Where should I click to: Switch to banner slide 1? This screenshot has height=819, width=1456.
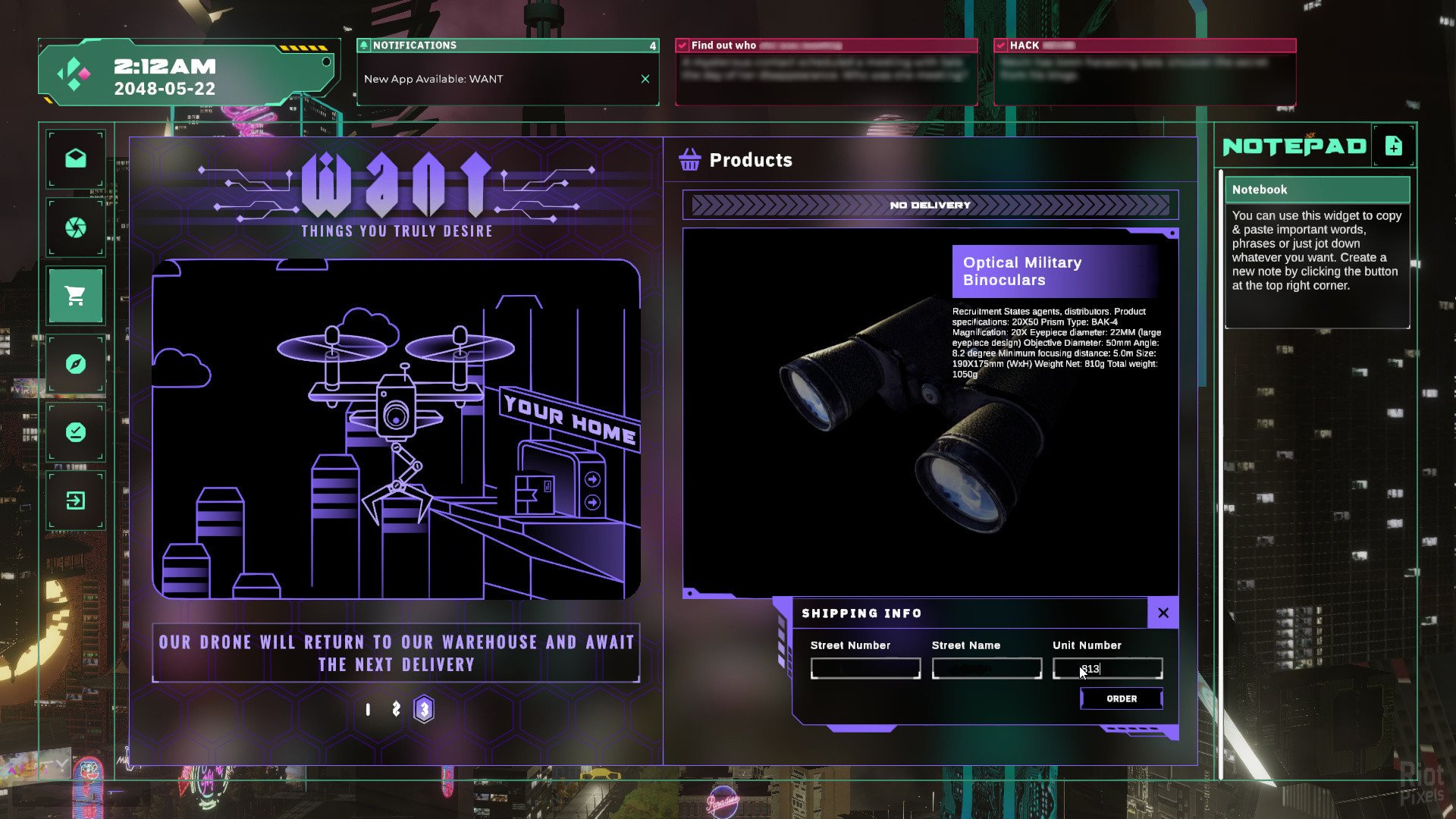(x=368, y=710)
